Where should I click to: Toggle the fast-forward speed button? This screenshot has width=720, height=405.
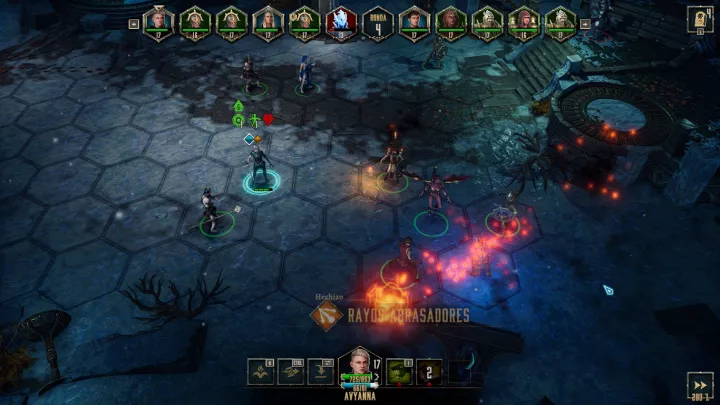[700, 385]
